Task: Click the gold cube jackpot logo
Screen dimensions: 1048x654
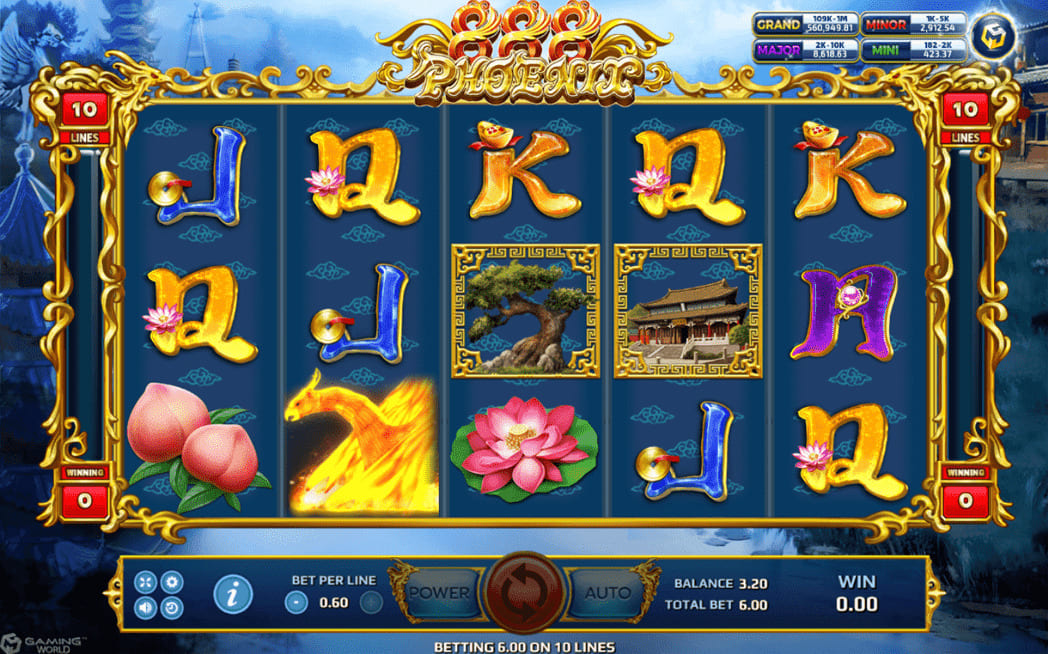Action: tap(994, 36)
